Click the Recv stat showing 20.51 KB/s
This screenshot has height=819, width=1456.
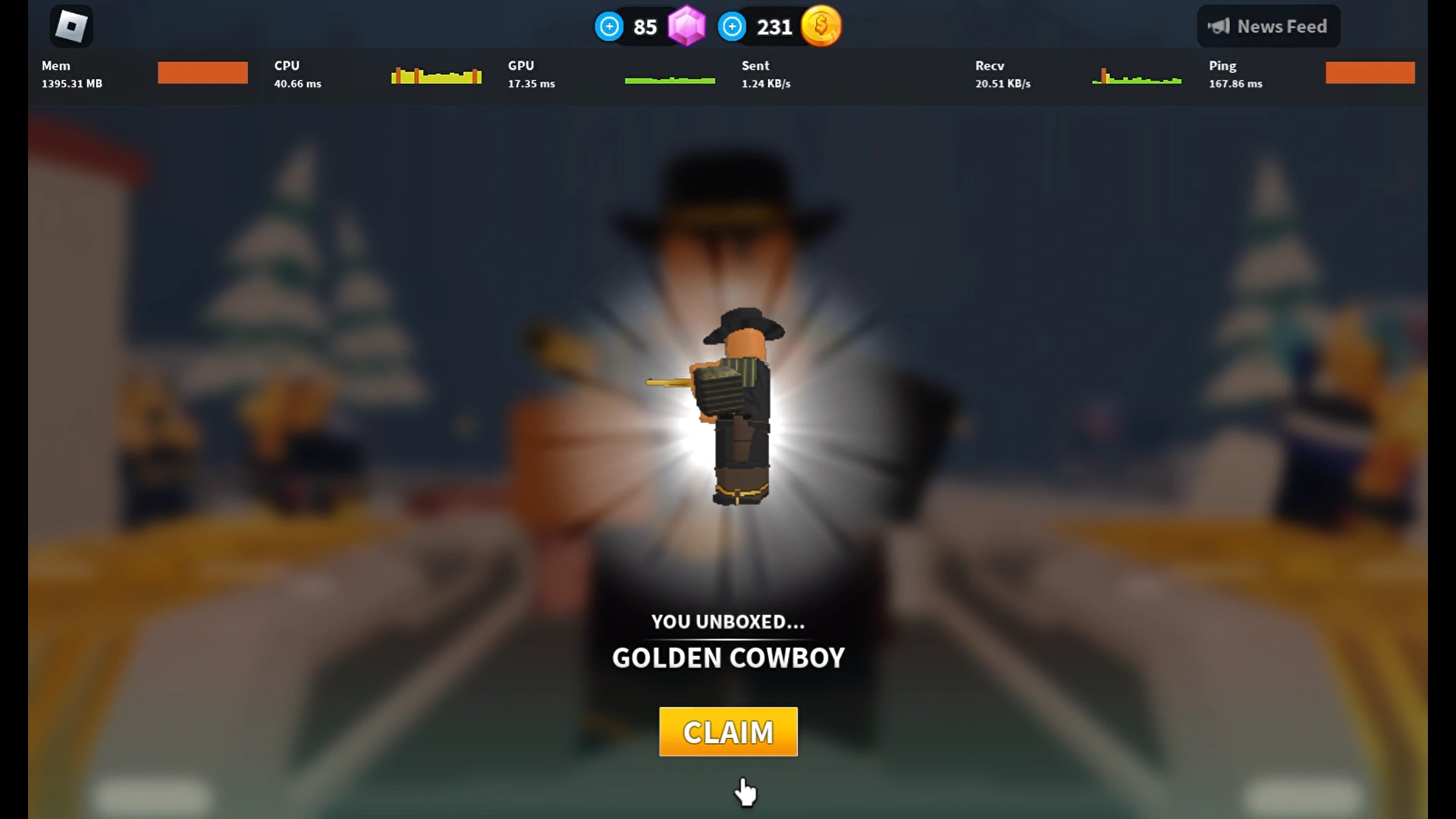(x=1003, y=83)
